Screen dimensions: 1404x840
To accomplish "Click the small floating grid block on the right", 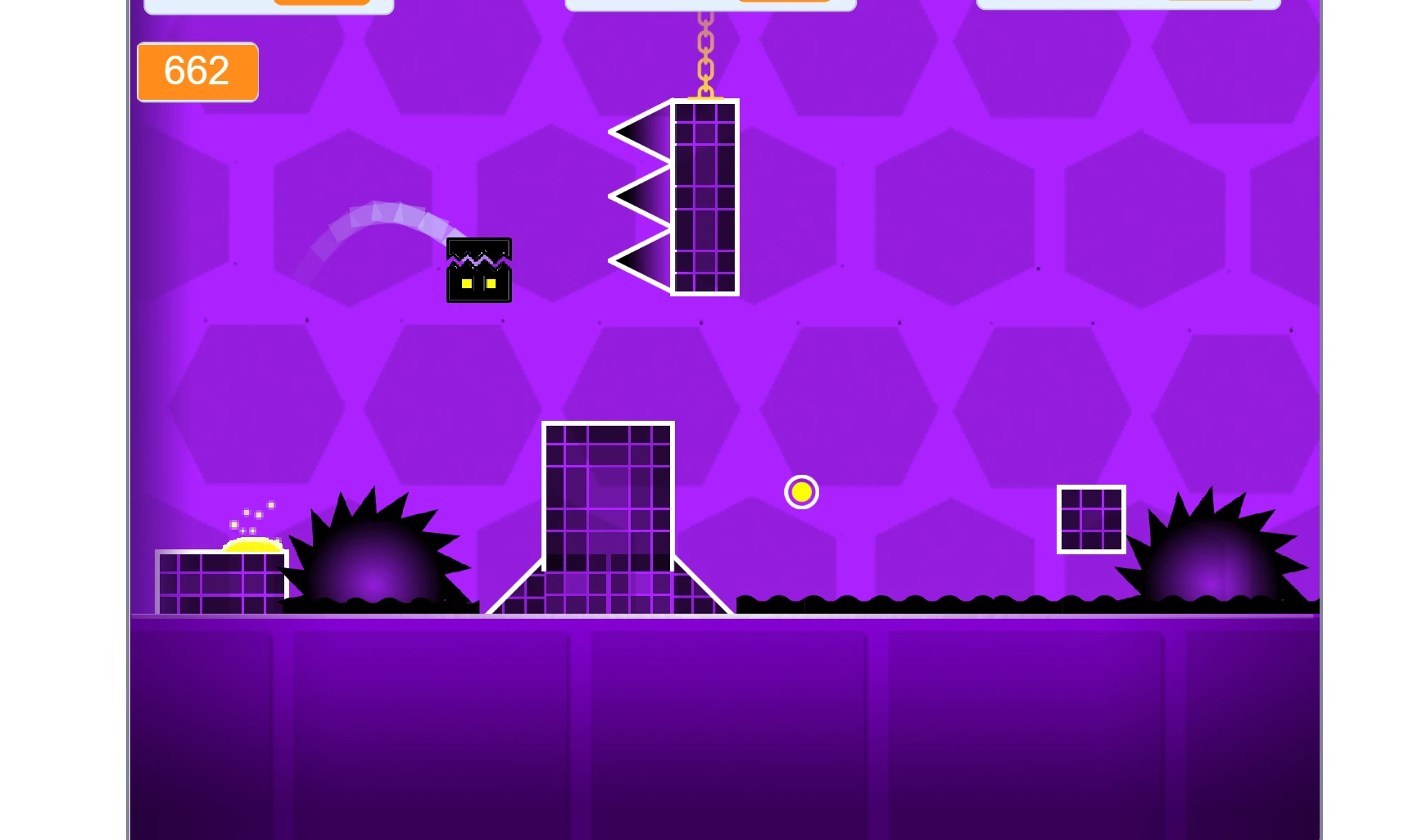I will point(1091,519).
